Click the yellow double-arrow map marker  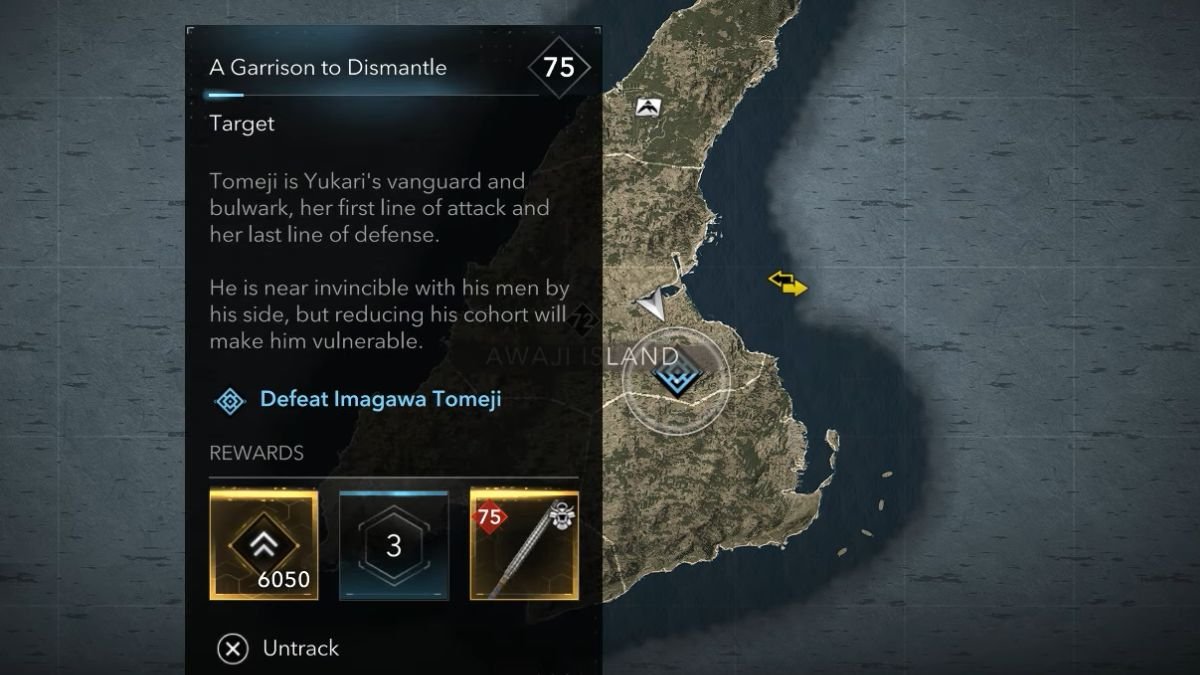pos(787,285)
